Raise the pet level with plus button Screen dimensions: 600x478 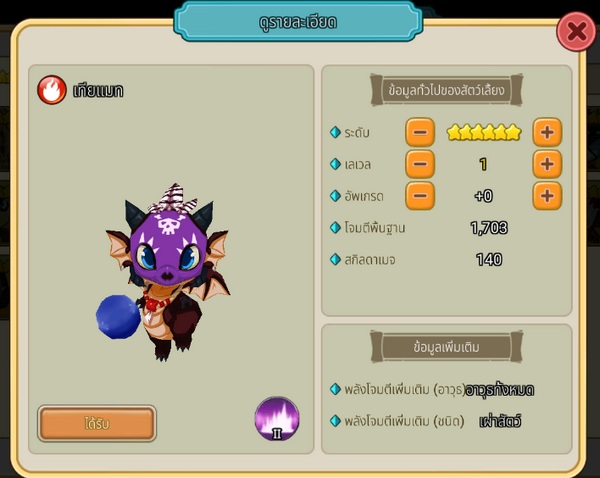tap(546, 164)
